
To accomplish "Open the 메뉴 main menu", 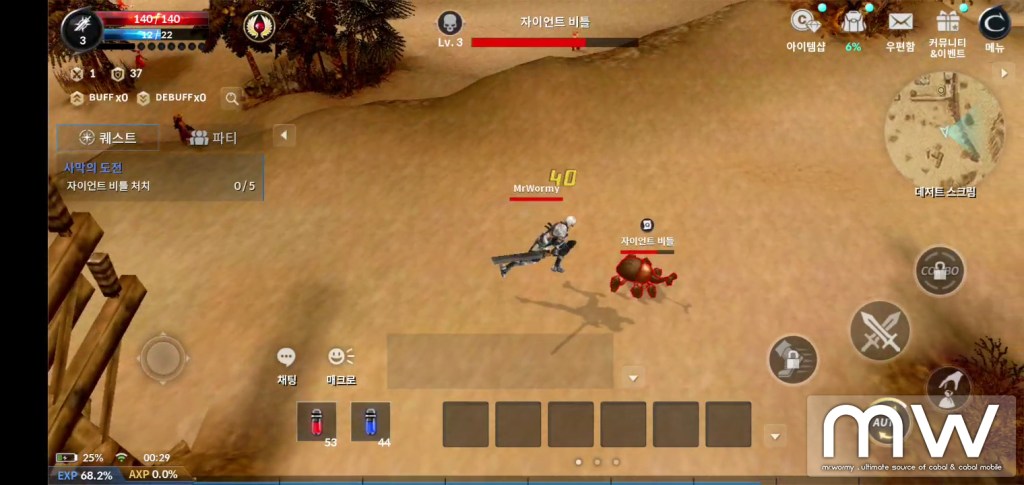I will click(994, 25).
